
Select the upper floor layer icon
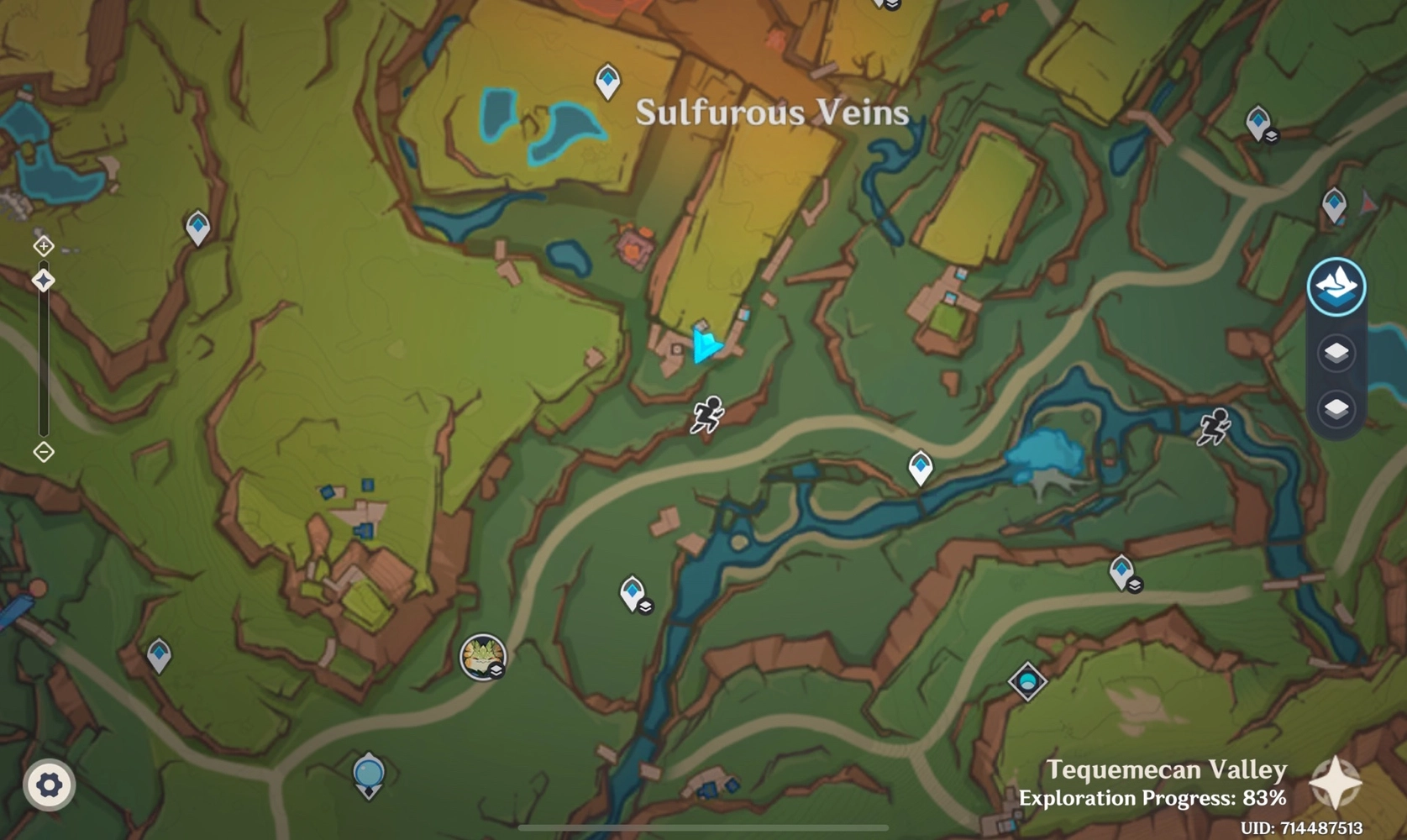click(x=1337, y=353)
